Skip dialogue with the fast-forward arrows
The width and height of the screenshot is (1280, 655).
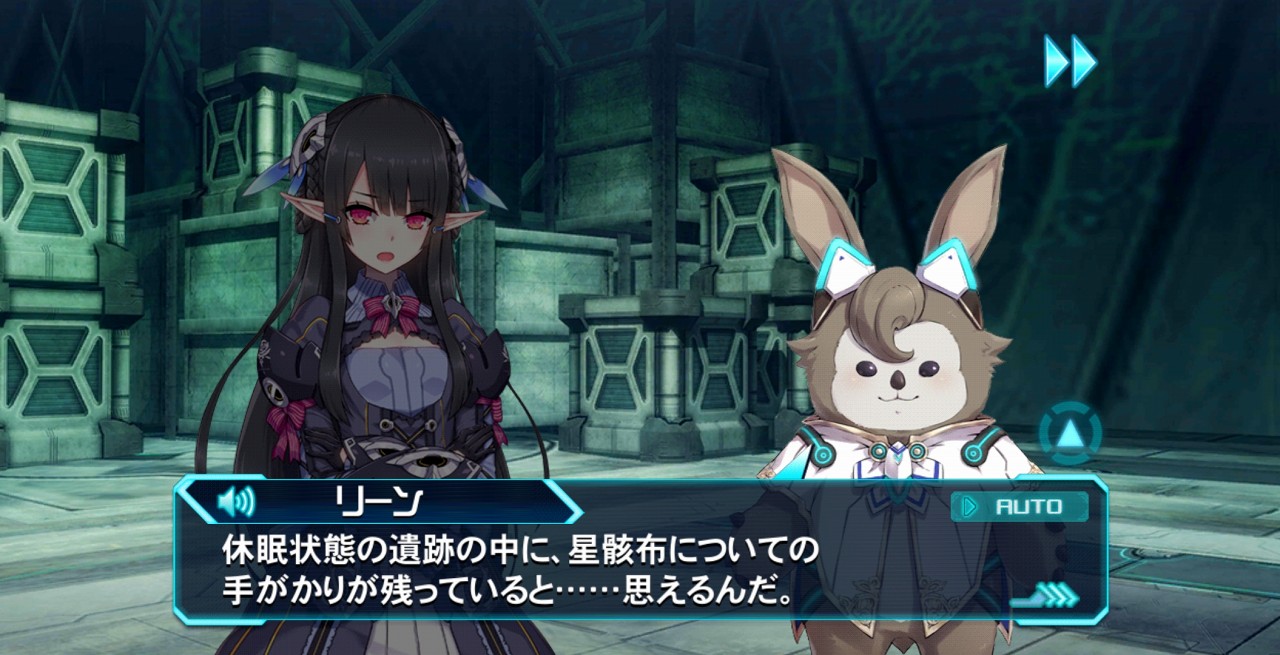coord(1070,61)
